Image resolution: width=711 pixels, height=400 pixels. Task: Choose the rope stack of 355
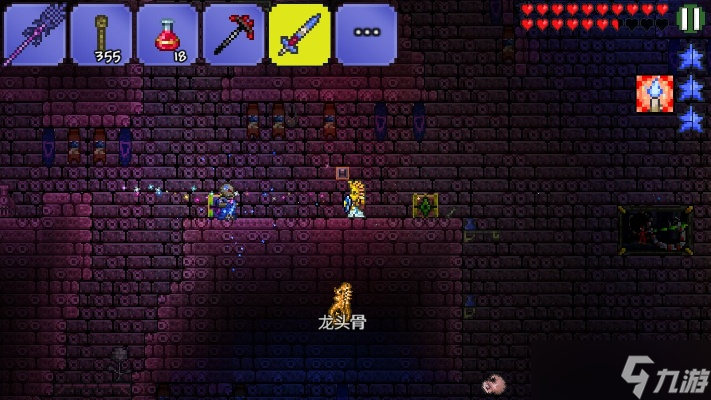pyautogui.click(x=100, y=34)
